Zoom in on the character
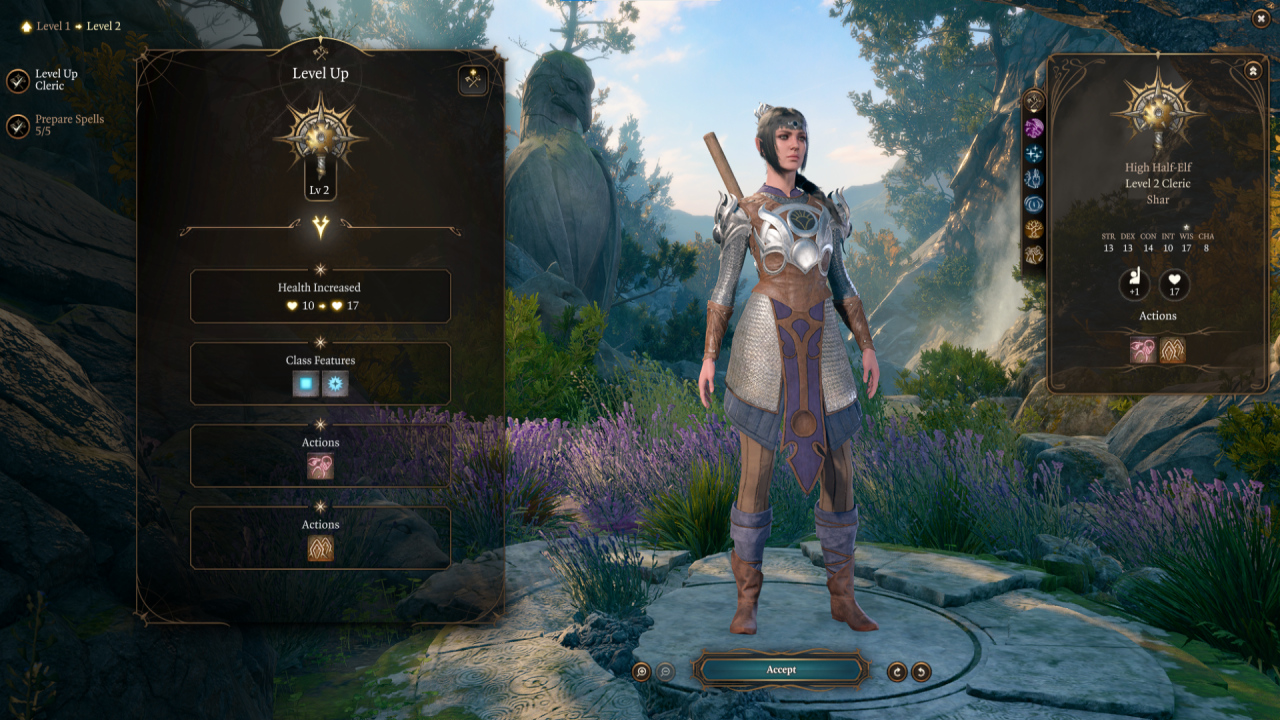The width and height of the screenshot is (1280, 720). tap(641, 672)
